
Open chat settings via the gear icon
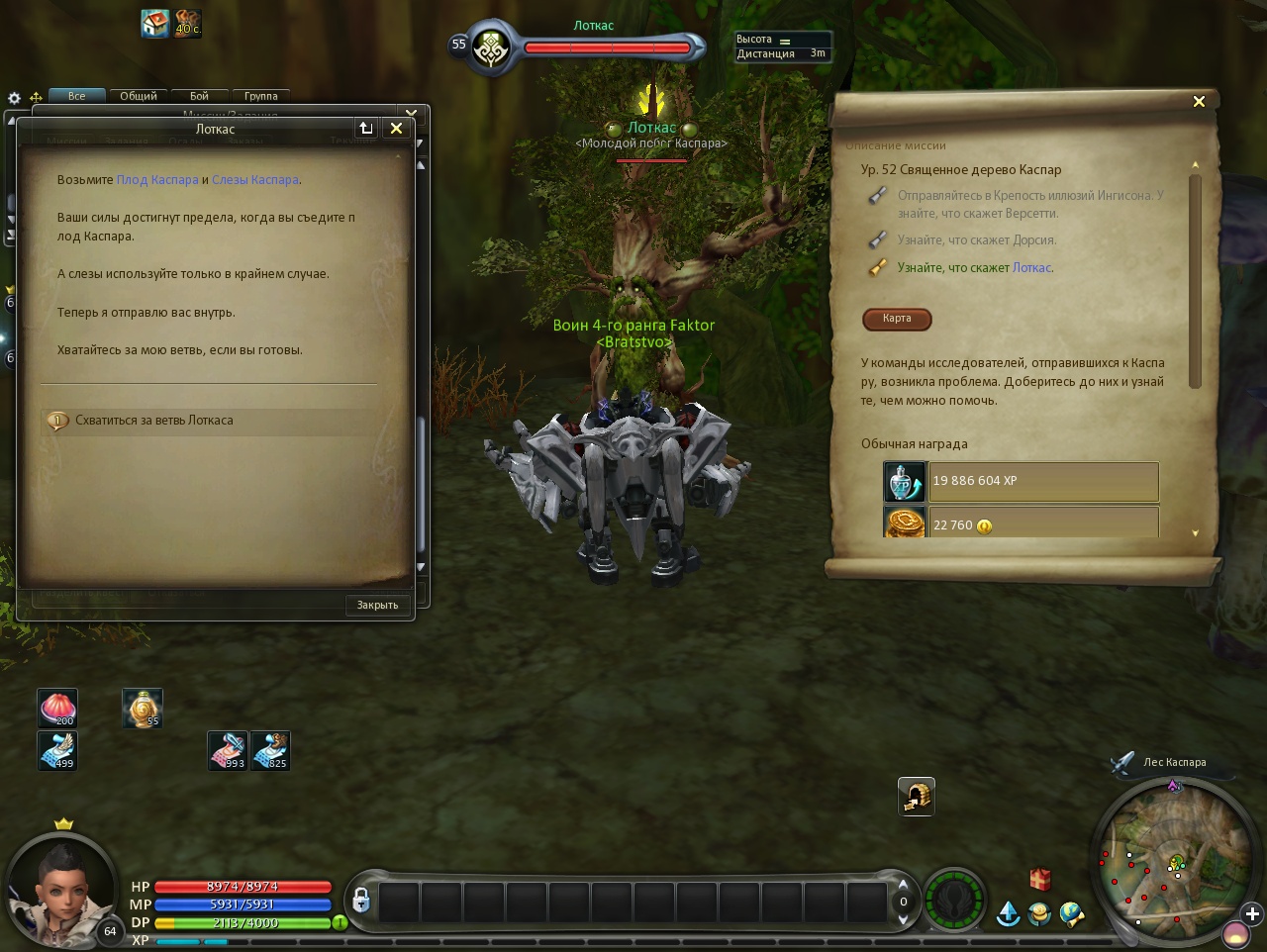click(x=14, y=98)
